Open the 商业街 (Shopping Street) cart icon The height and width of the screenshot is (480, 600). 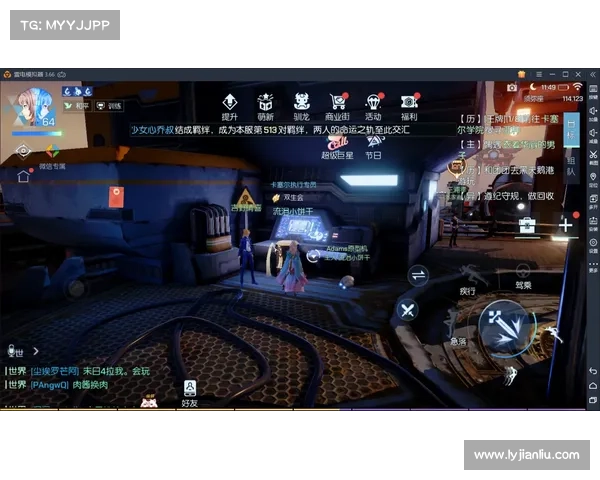coord(337,102)
